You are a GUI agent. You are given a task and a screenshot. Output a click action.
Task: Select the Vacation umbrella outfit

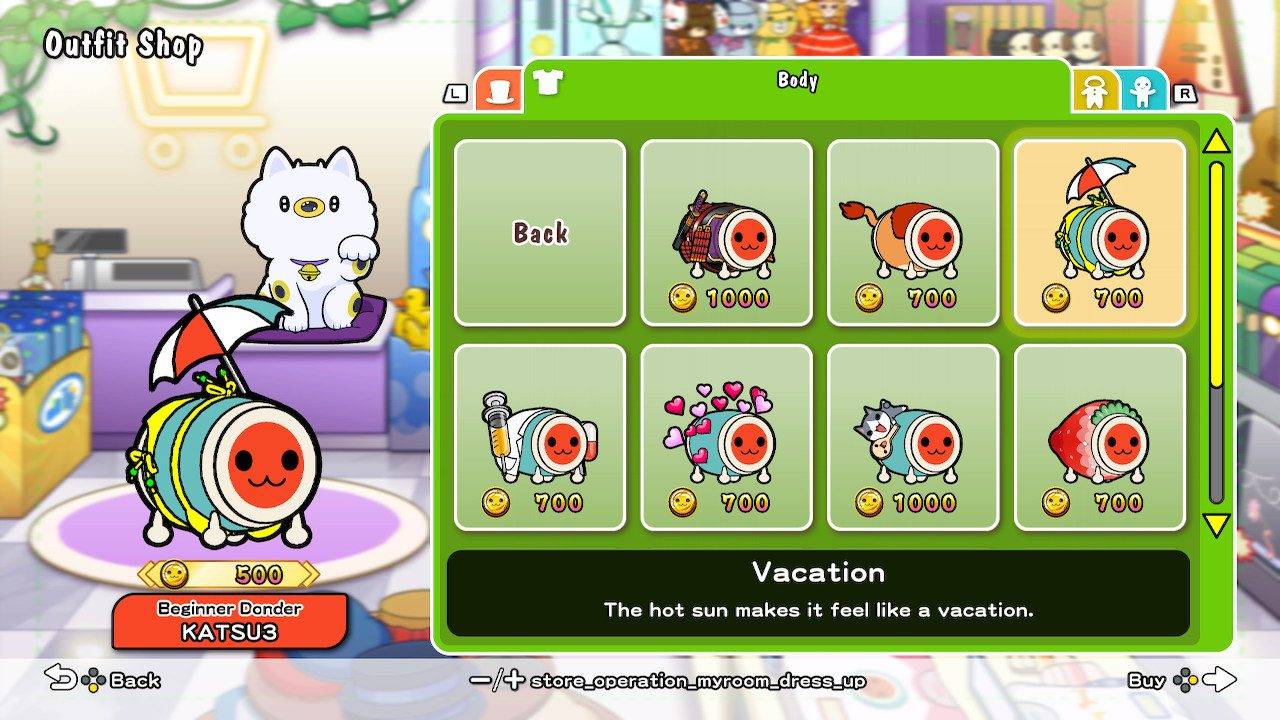[1100, 232]
